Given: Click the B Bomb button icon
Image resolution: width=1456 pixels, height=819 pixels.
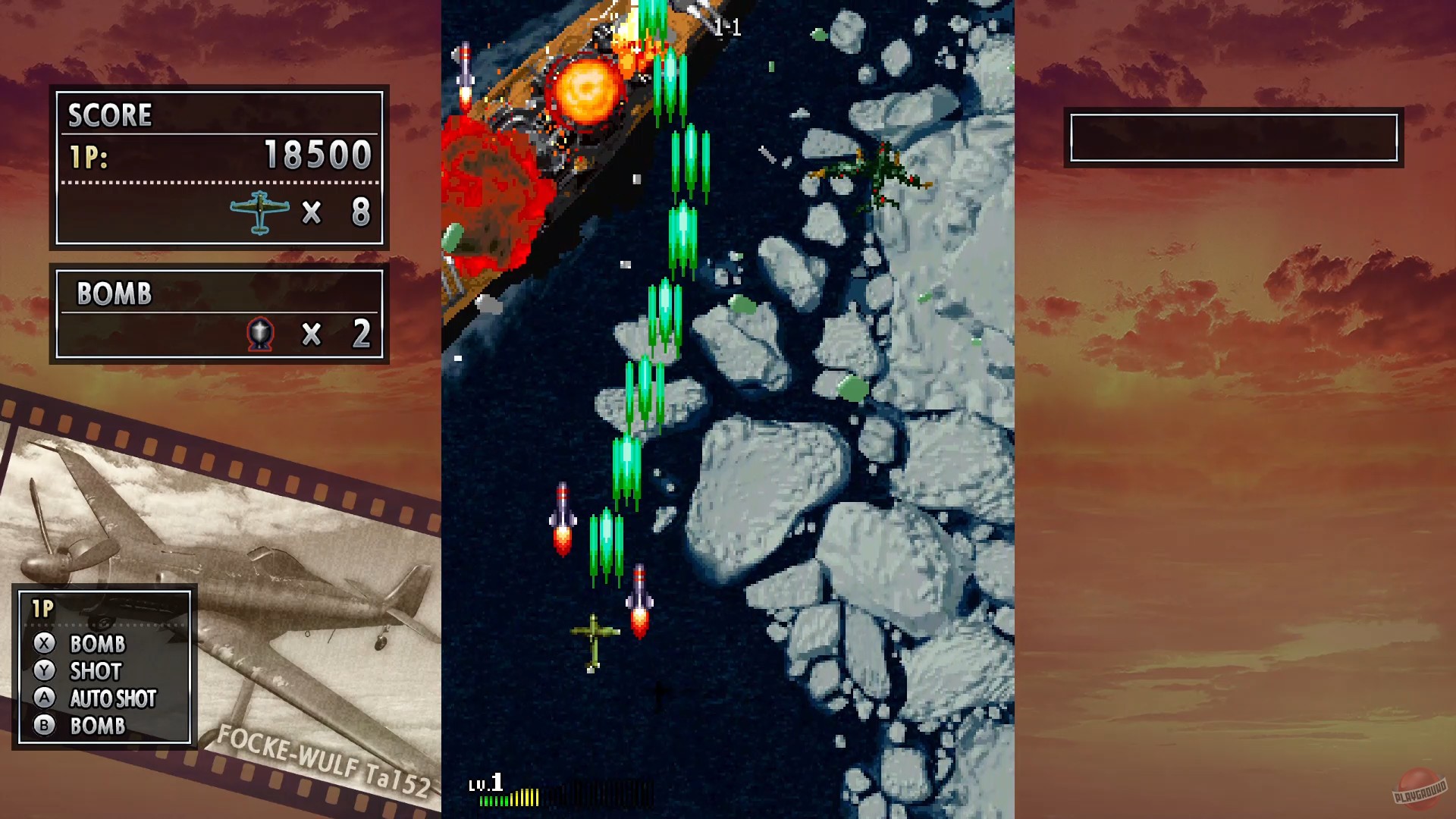Looking at the screenshot, I should [45, 726].
